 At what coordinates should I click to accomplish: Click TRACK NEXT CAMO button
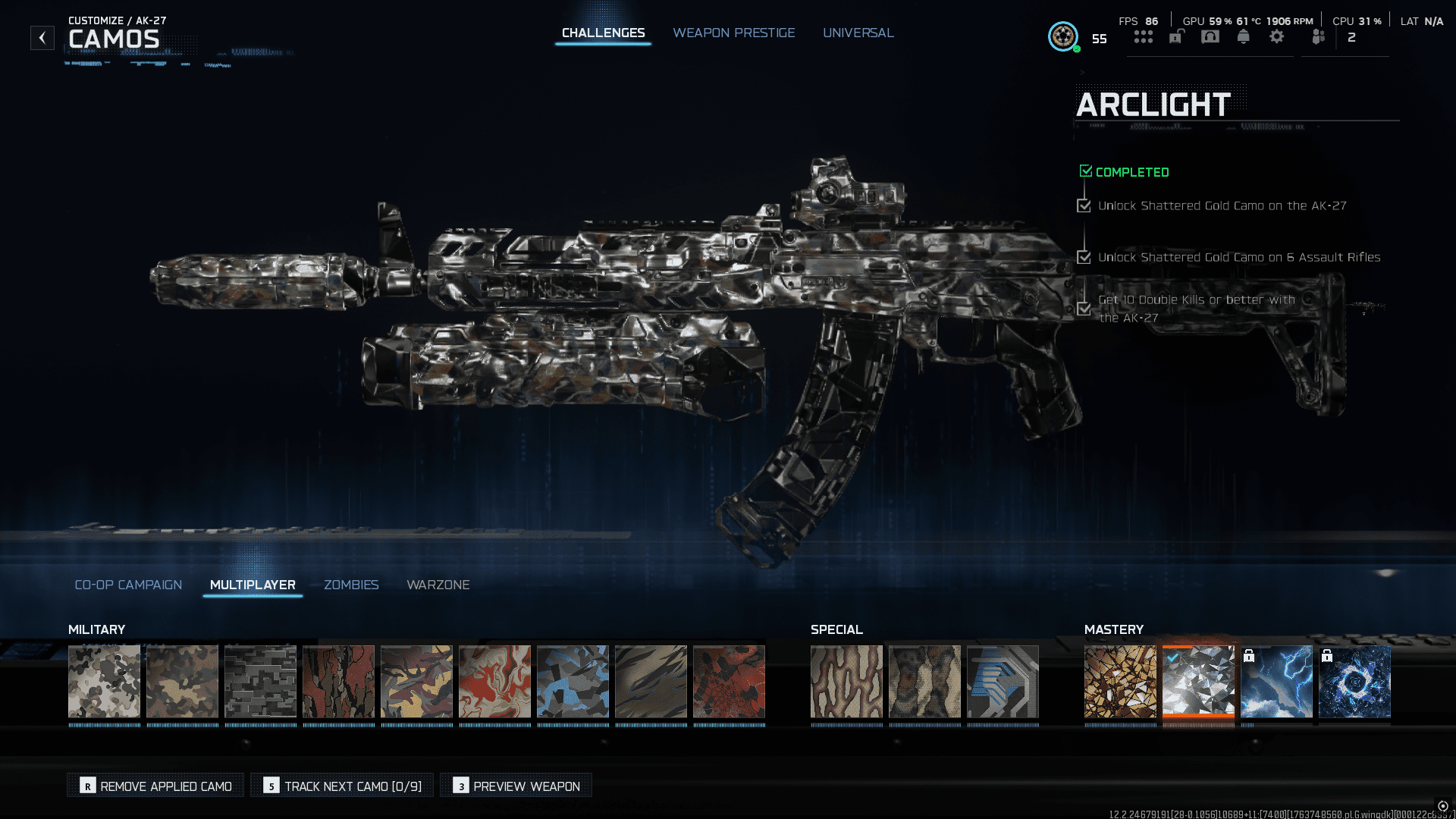[x=341, y=786]
